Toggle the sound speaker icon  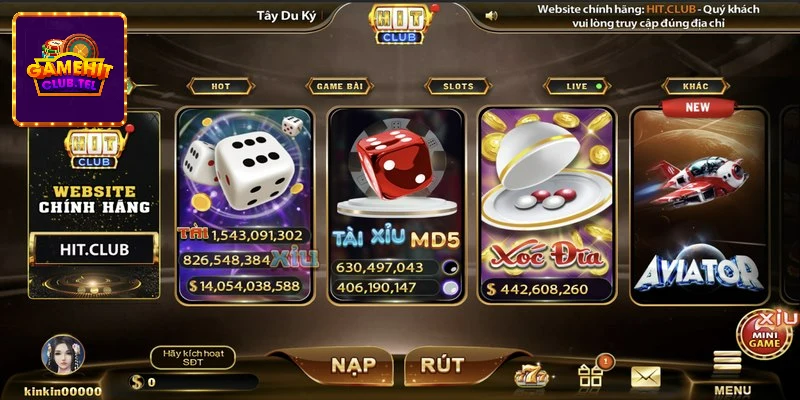491,15
